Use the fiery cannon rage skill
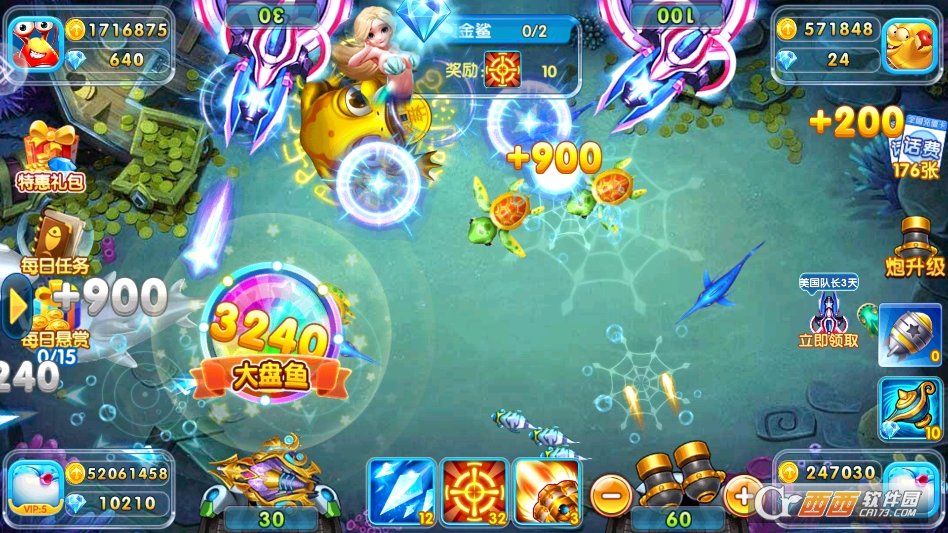Viewport: 948px width, 533px height. tap(548, 491)
